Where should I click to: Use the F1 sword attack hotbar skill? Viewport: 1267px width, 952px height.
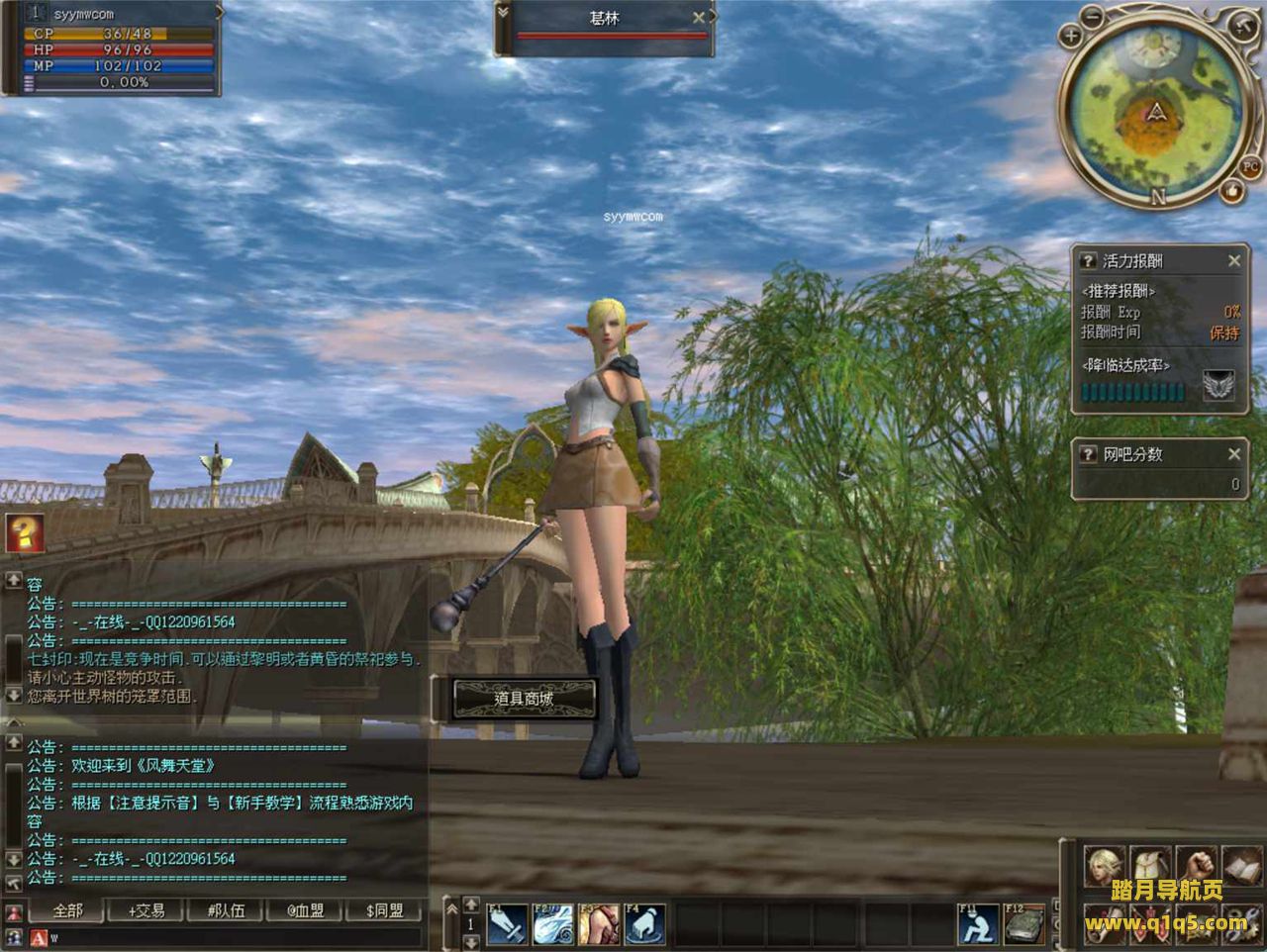tap(507, 925)
